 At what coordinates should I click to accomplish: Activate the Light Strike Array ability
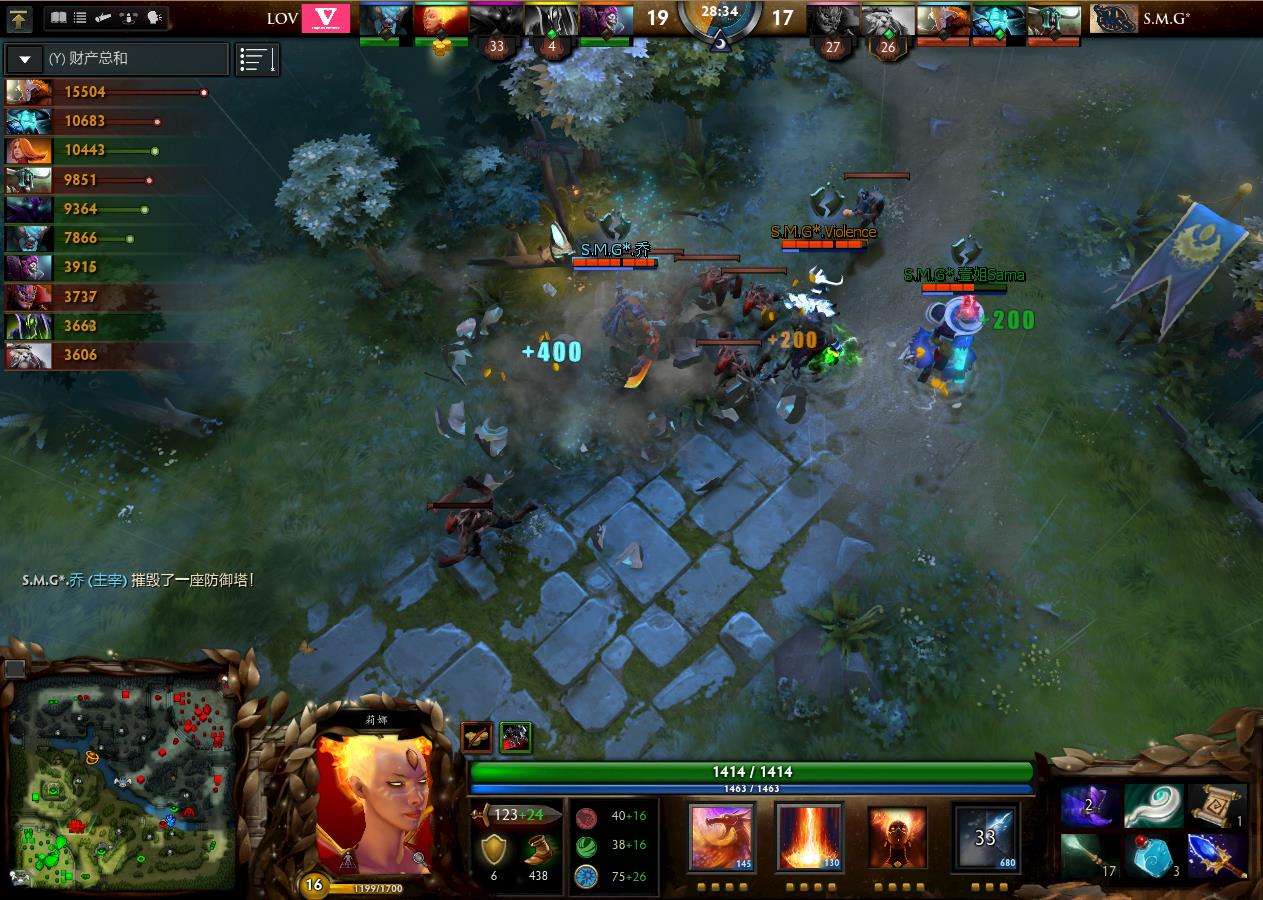809,836
